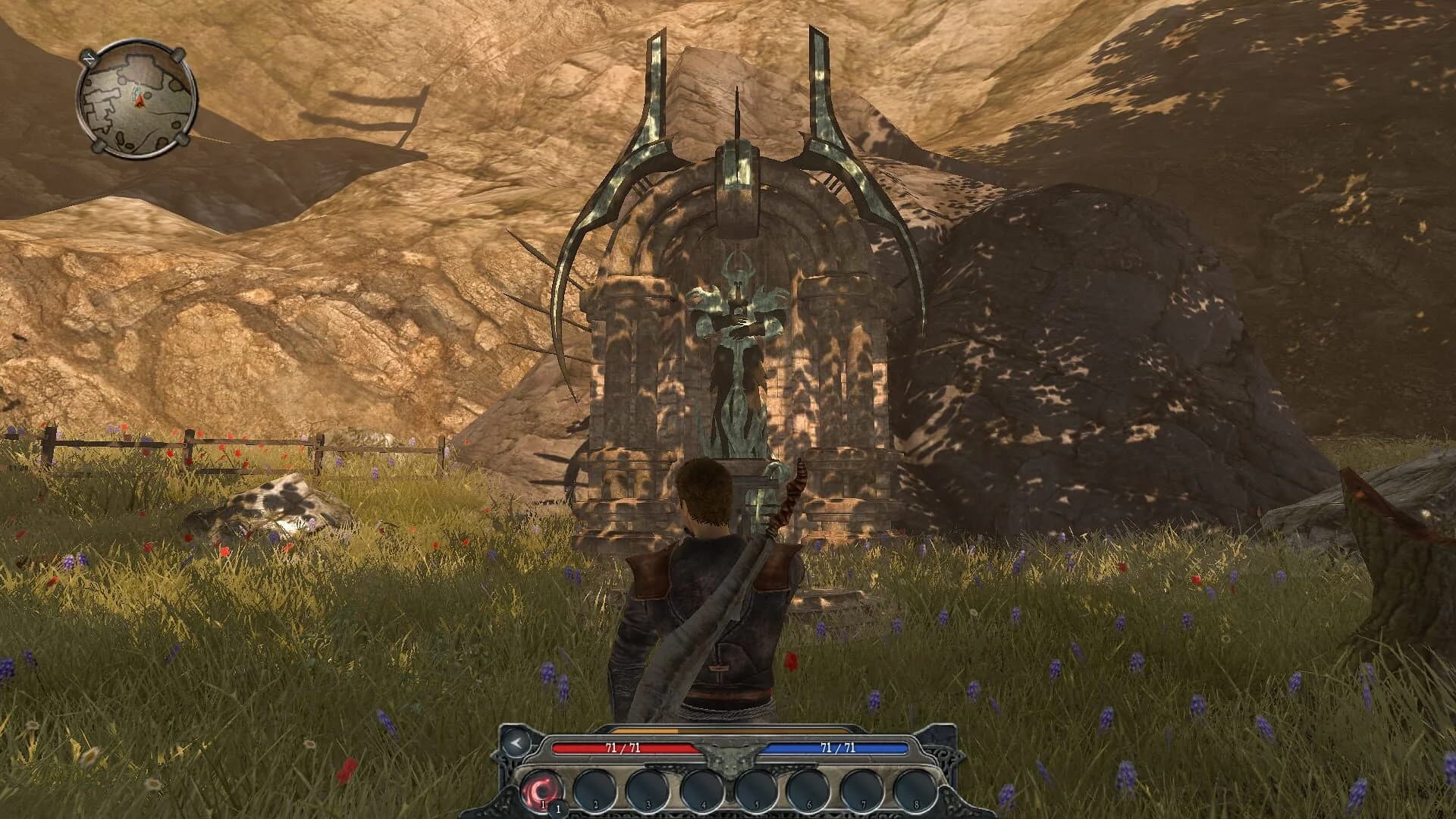Click the bull skull emblem on the action bar
Viewport: 1456px width, 819px height.
730,758
